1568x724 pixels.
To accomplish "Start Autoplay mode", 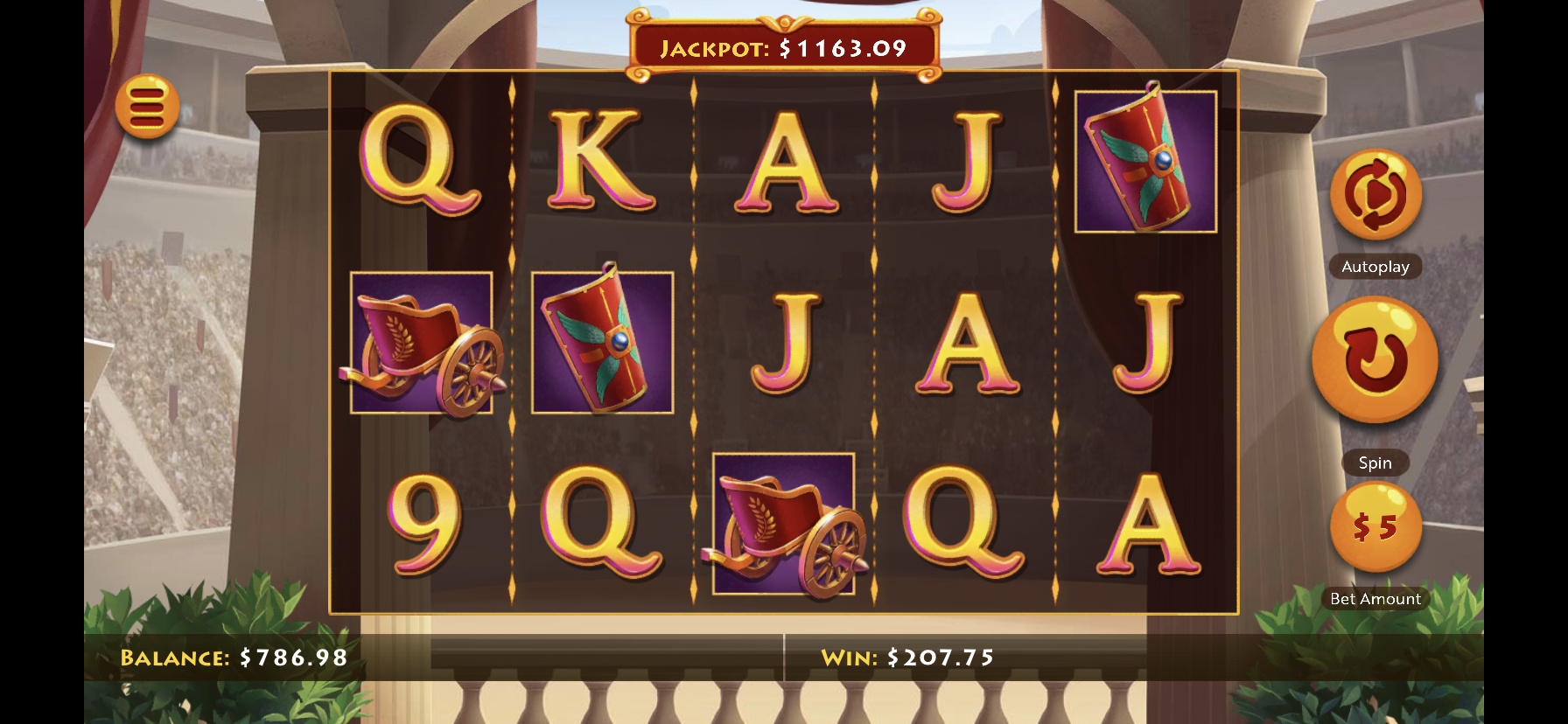I will [1375, 195].
